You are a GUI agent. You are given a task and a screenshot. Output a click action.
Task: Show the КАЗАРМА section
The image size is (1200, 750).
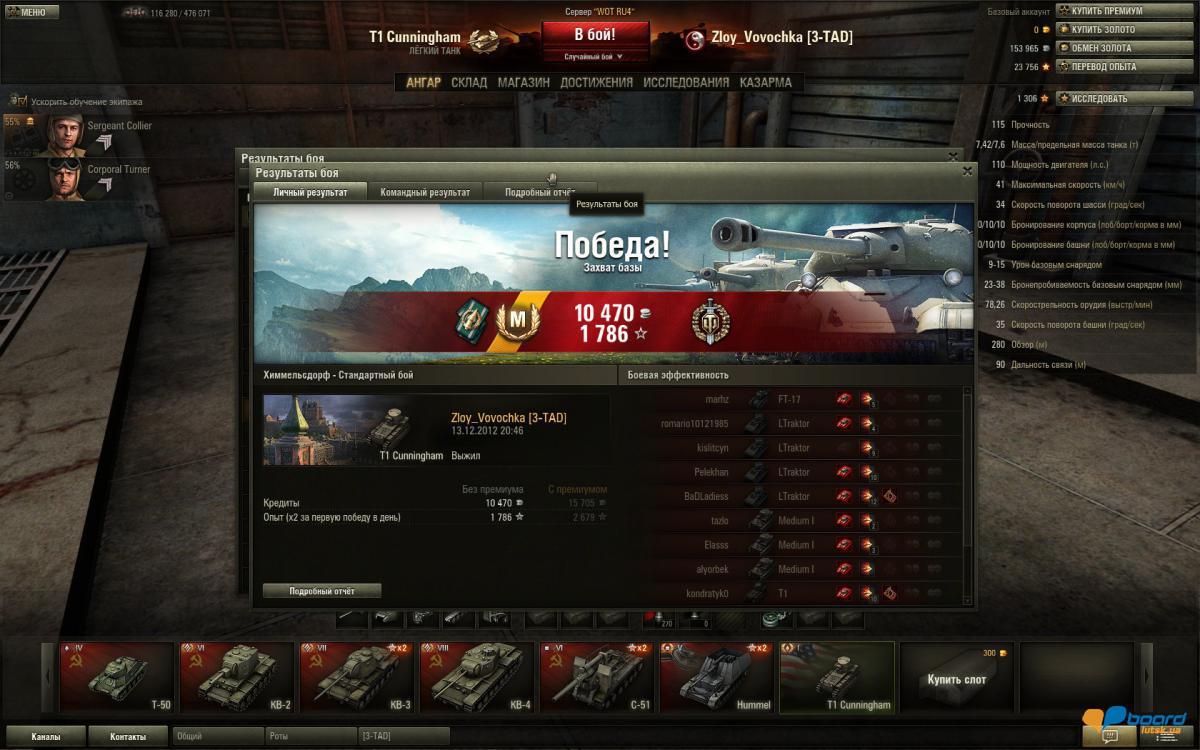pyautogui.click(x=765, y=83)
